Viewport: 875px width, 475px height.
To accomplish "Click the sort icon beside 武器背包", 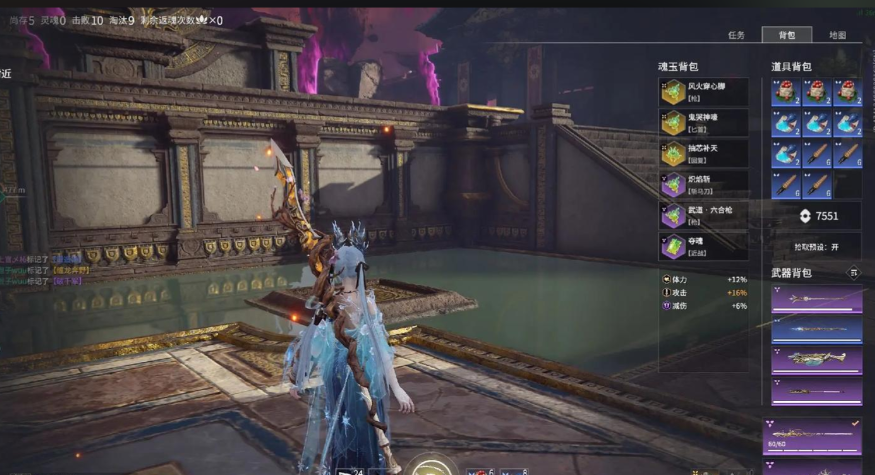I will coord(853,272).
